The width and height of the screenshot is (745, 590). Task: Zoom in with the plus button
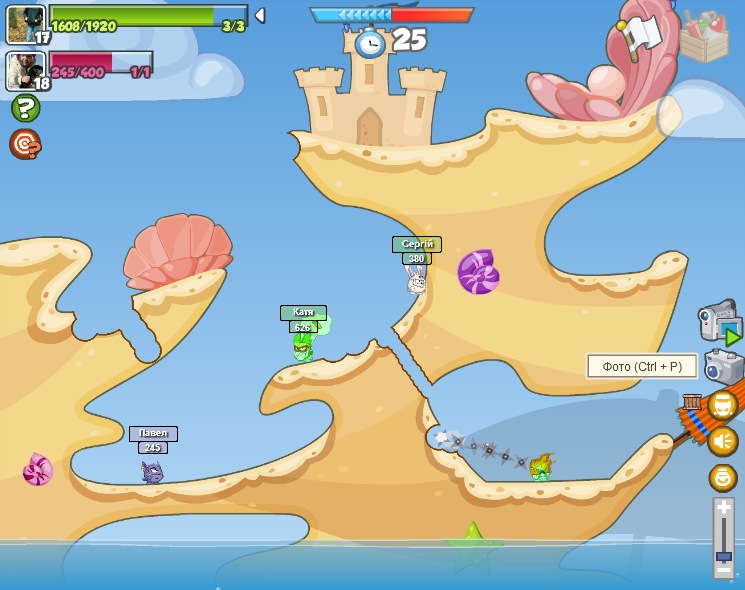coord(723,507)
